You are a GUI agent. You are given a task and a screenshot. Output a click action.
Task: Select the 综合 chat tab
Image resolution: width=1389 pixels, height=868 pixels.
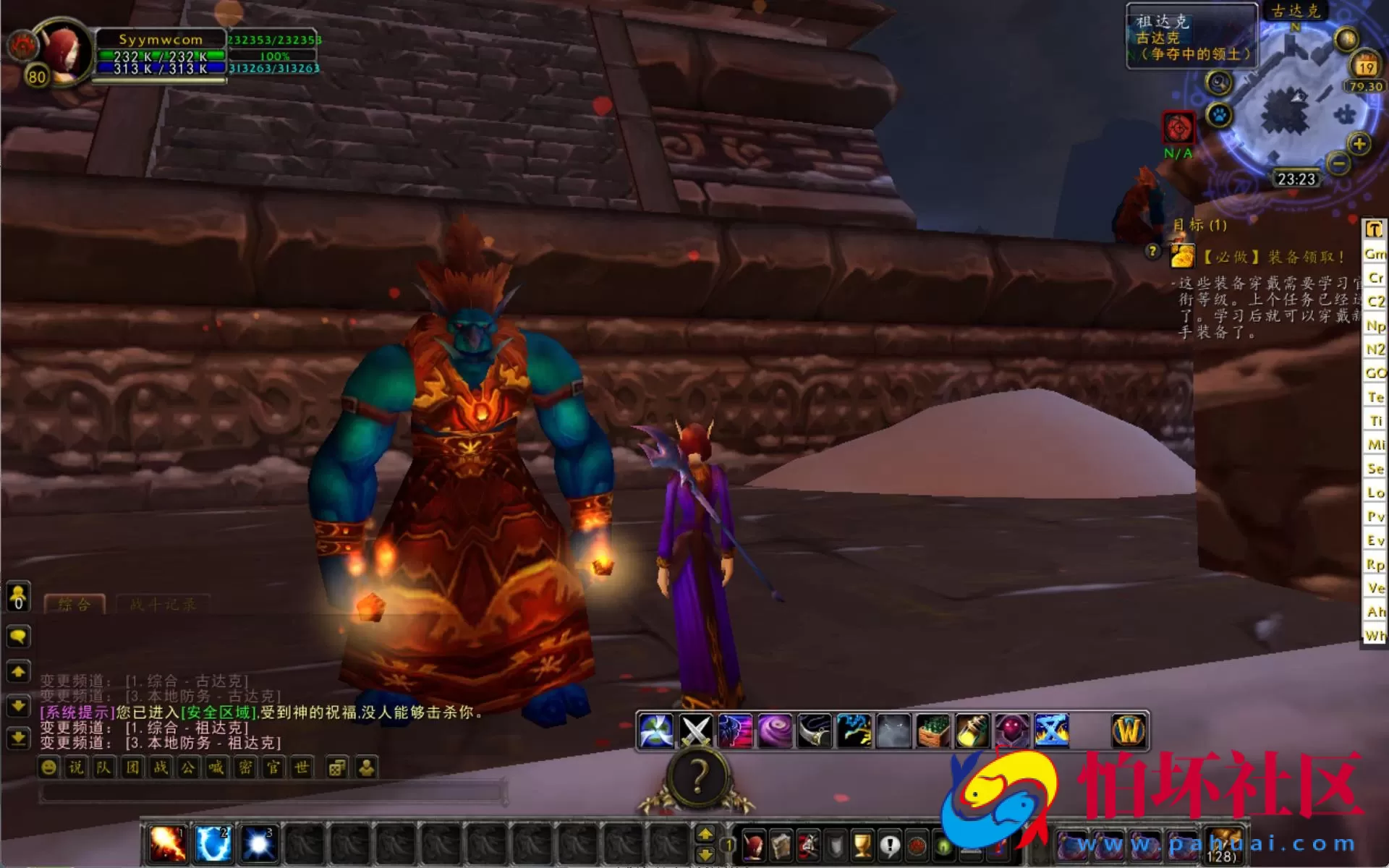click(75, 605)
